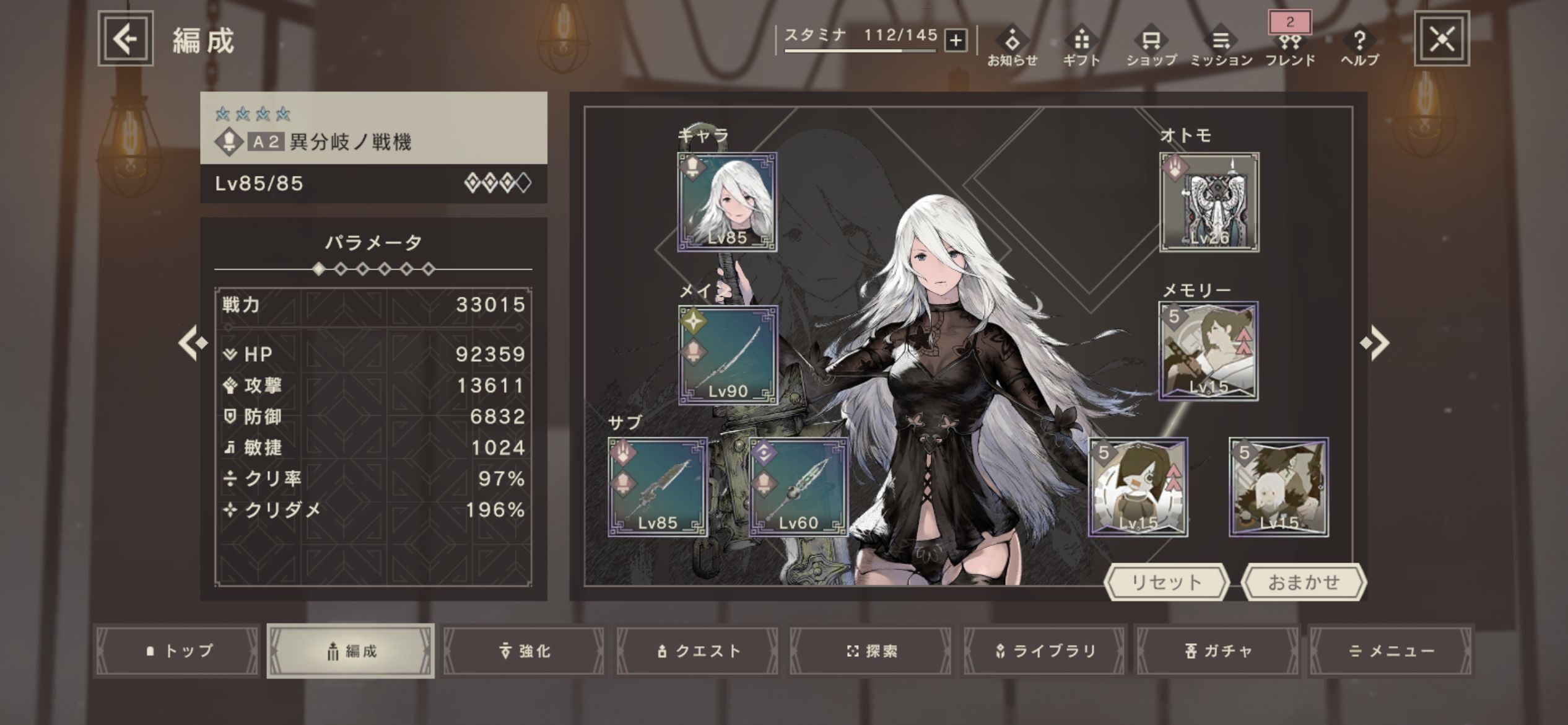
Task: Open the ショップ shop
Action: pyautogui.click(x=1151, y=47)
